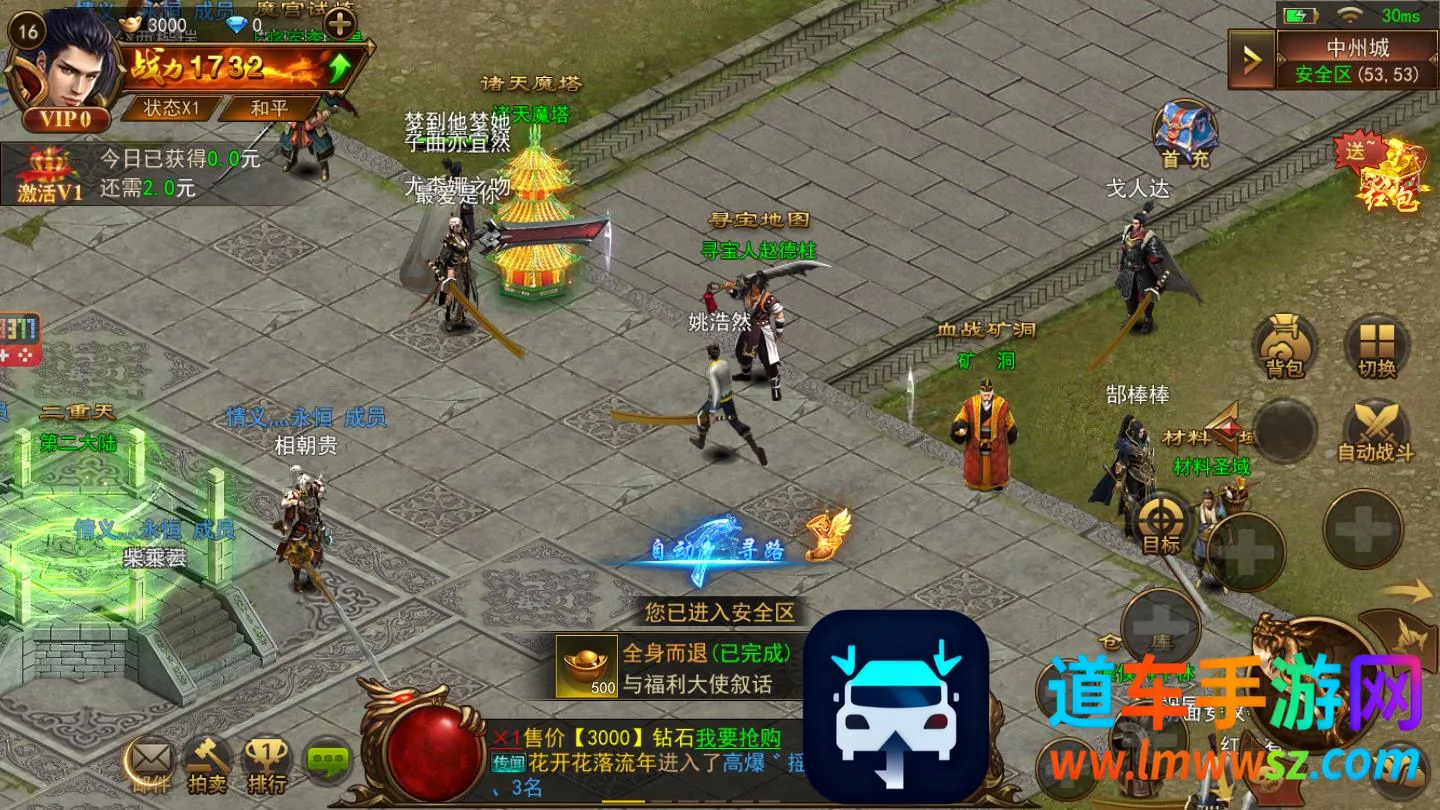This screenshot has width=1440, height=810.
Task: Click the 我要抢购 purchase link
Action: (739, 738)
